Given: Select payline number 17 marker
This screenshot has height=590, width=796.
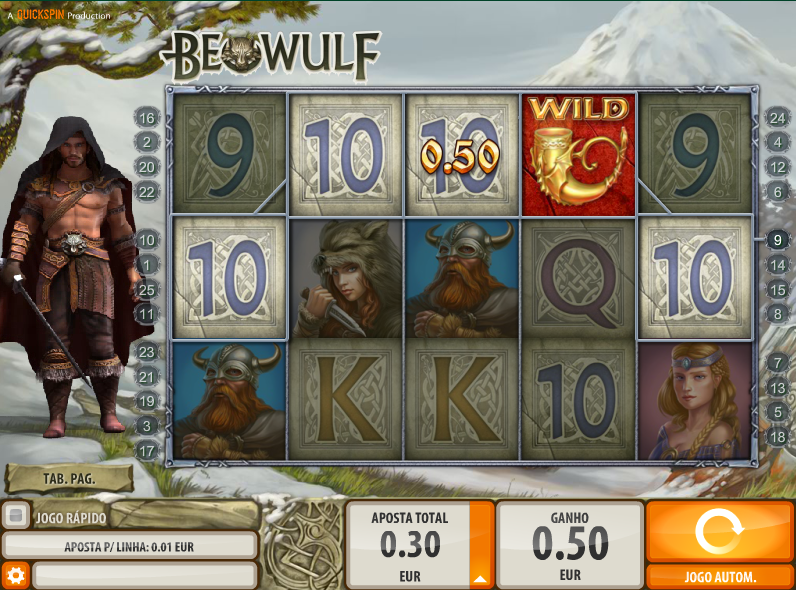Looking at the screenshot, I should click(147, 451).
